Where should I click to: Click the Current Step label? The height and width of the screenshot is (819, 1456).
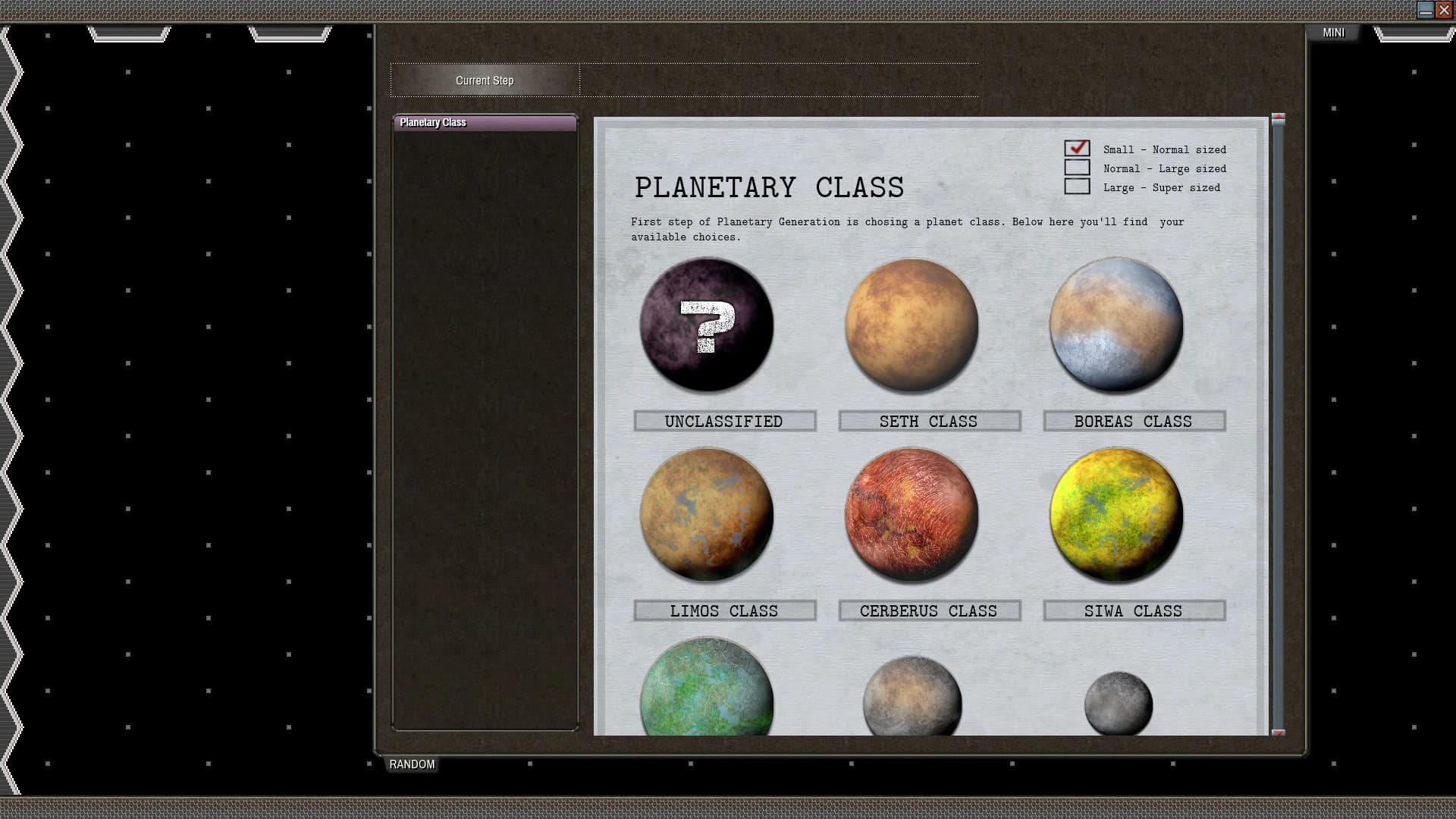485,80
